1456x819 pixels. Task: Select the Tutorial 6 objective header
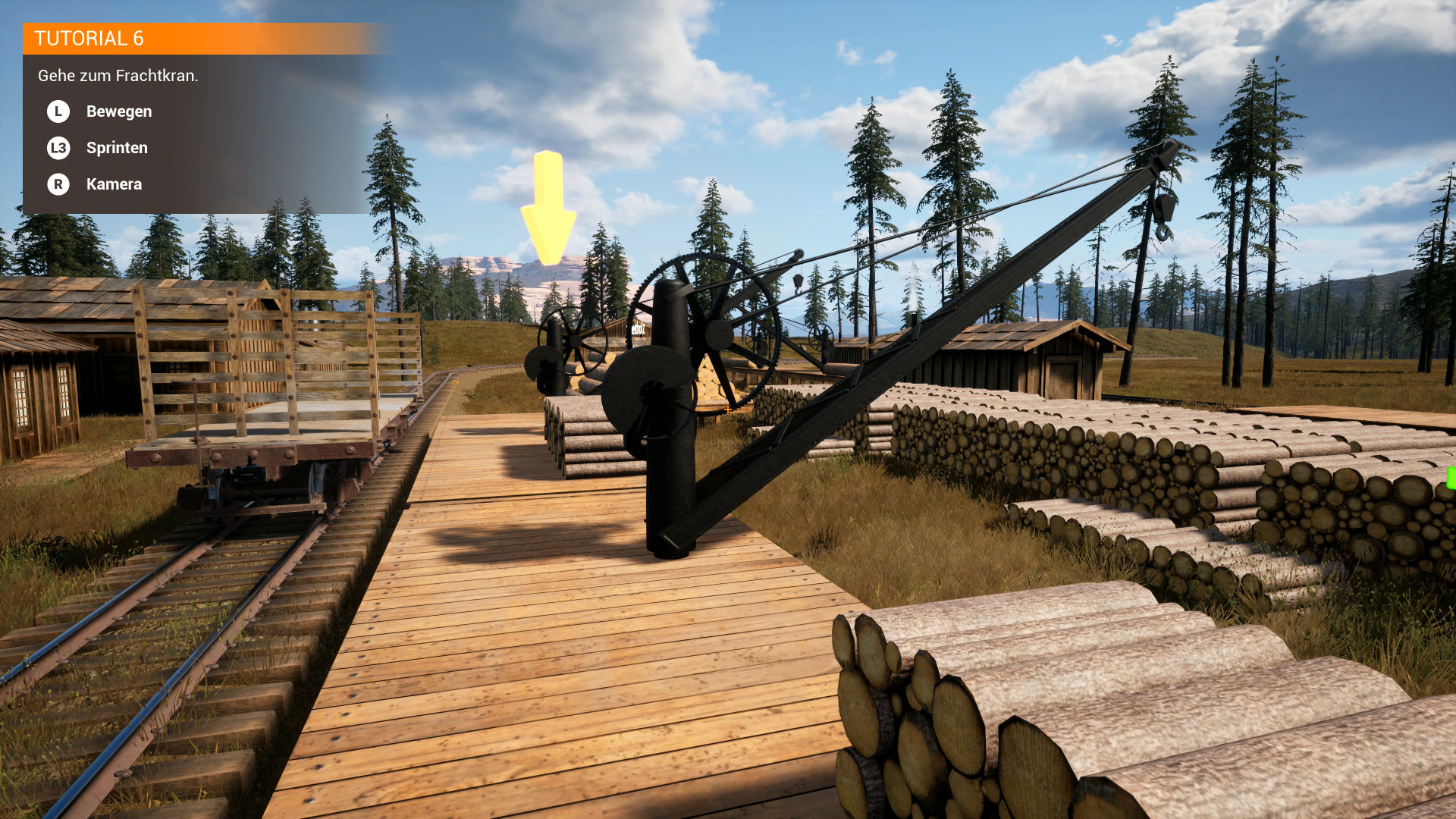pyautogui.click(x=89, y=39)
